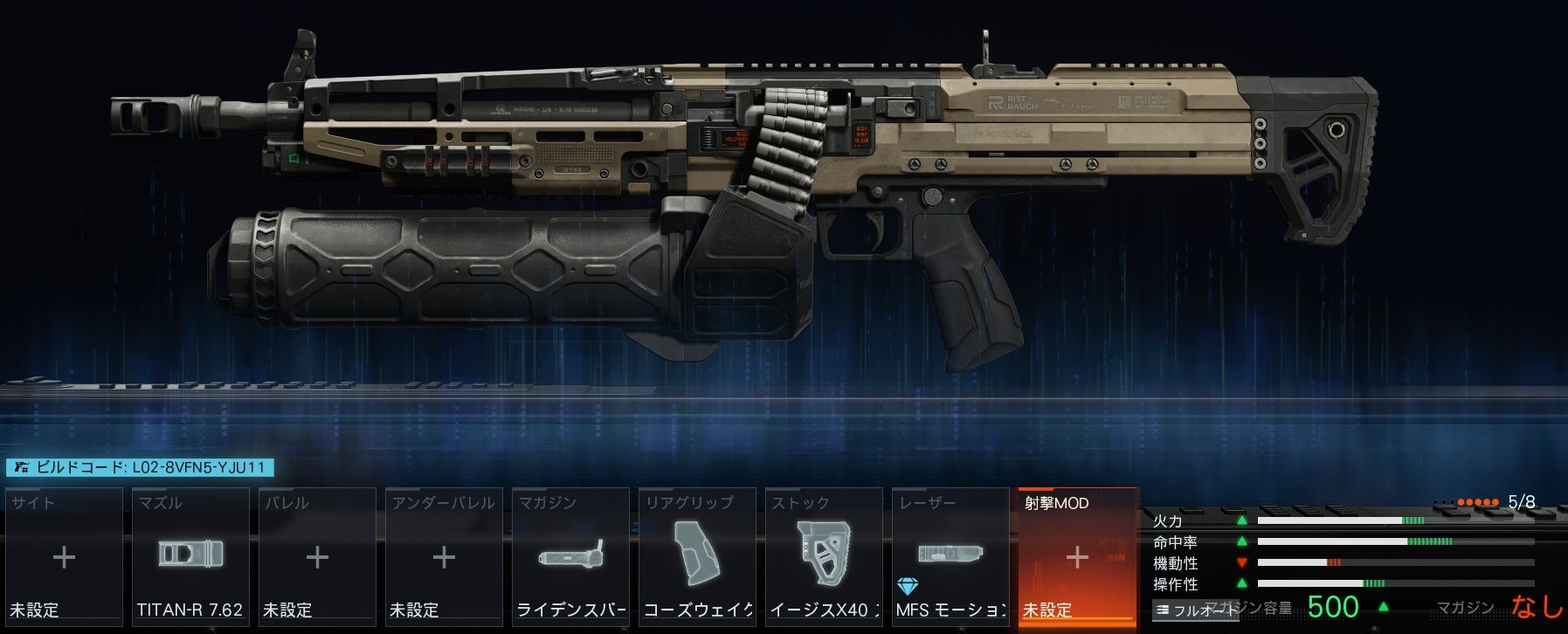Screen dimensions: 1568x634
Task: Select the マガジン slot with ライデンスパー
Action: point(570,556)
